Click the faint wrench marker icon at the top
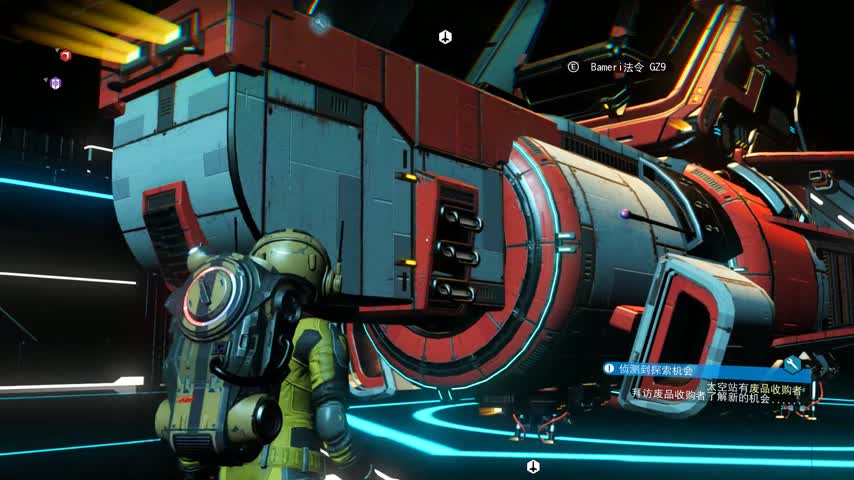 click(x=320, y=23)
